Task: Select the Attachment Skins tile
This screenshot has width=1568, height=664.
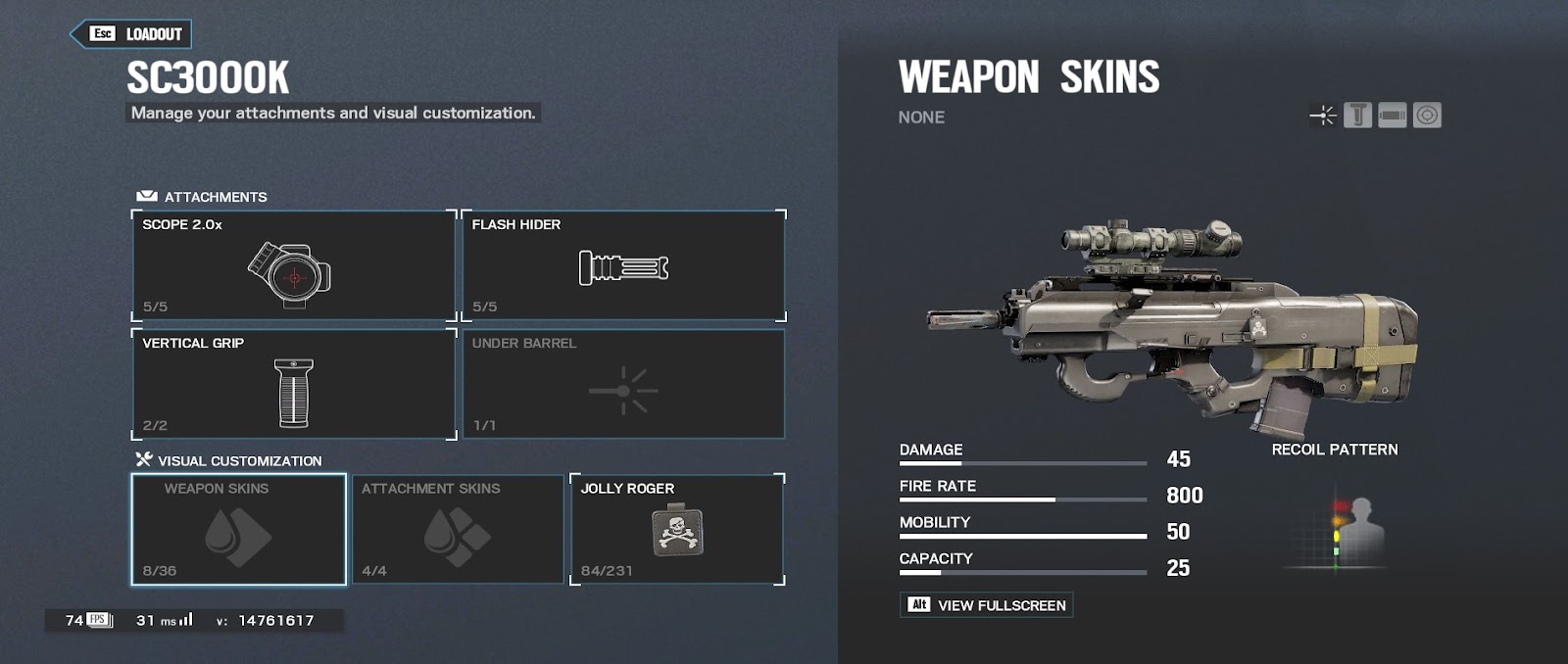Action: pyautogui.click(x=458, y=529)
